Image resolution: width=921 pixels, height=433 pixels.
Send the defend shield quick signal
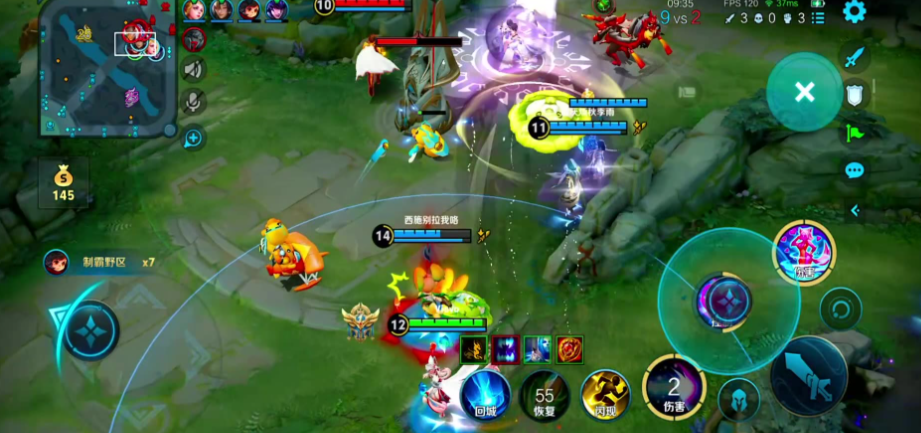click(x=854, y=94)
